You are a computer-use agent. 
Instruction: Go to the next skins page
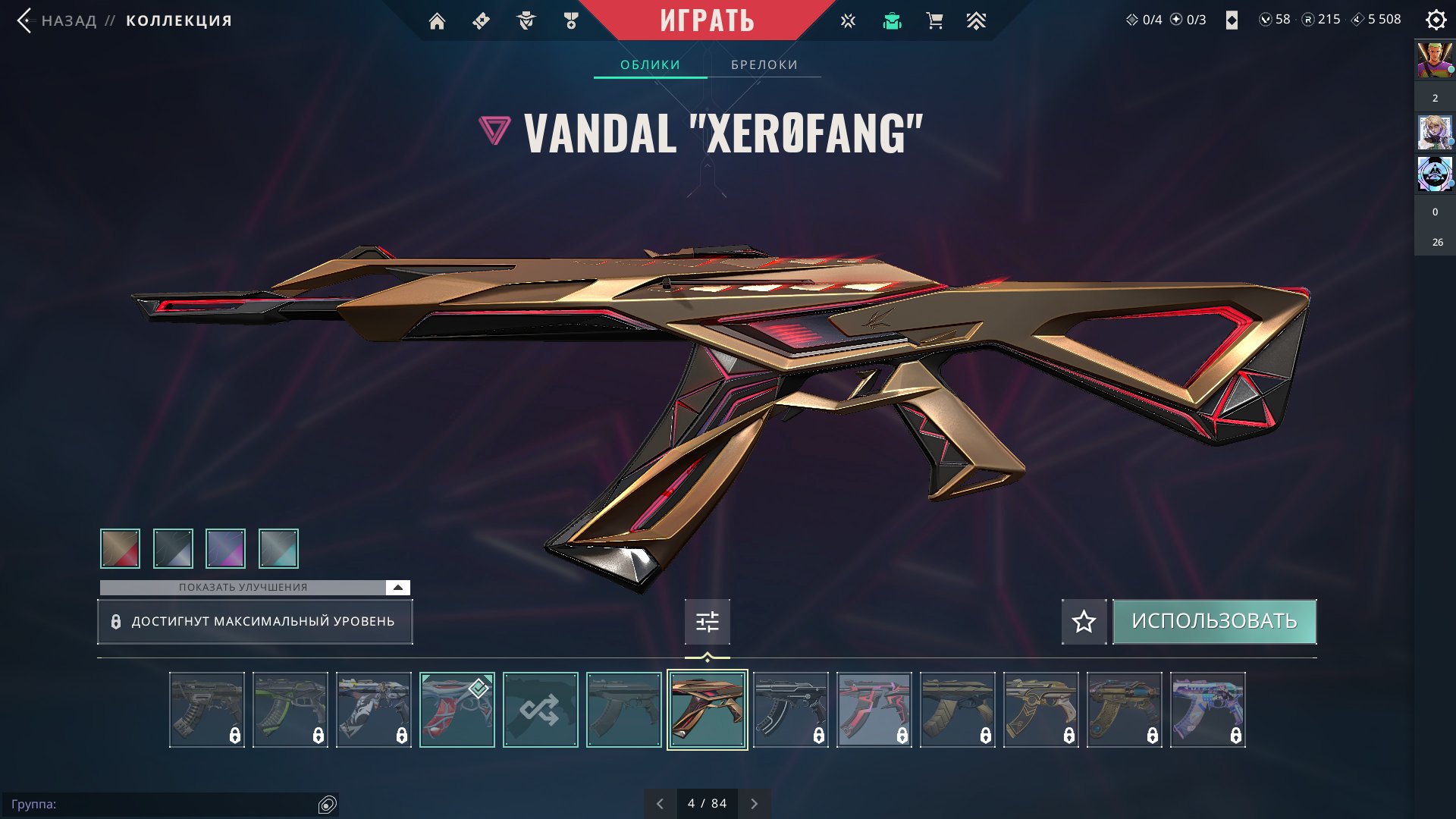(x=754, y=804)
